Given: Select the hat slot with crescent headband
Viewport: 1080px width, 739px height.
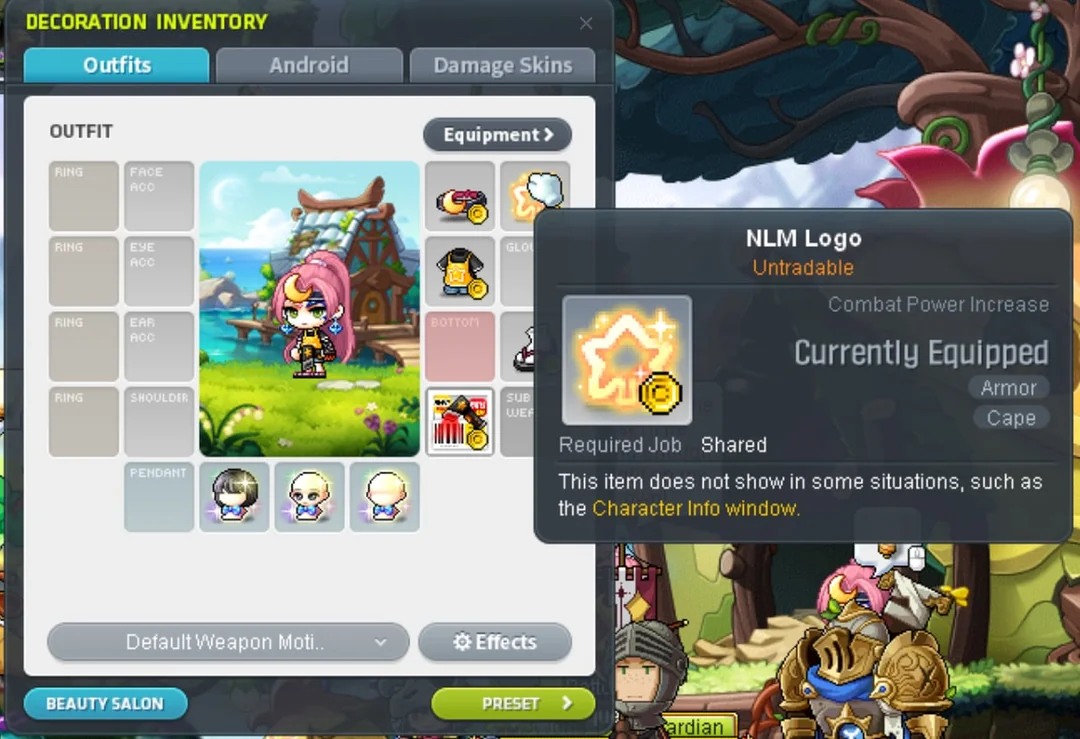Looking at the screenshot, I should (460, 197).
